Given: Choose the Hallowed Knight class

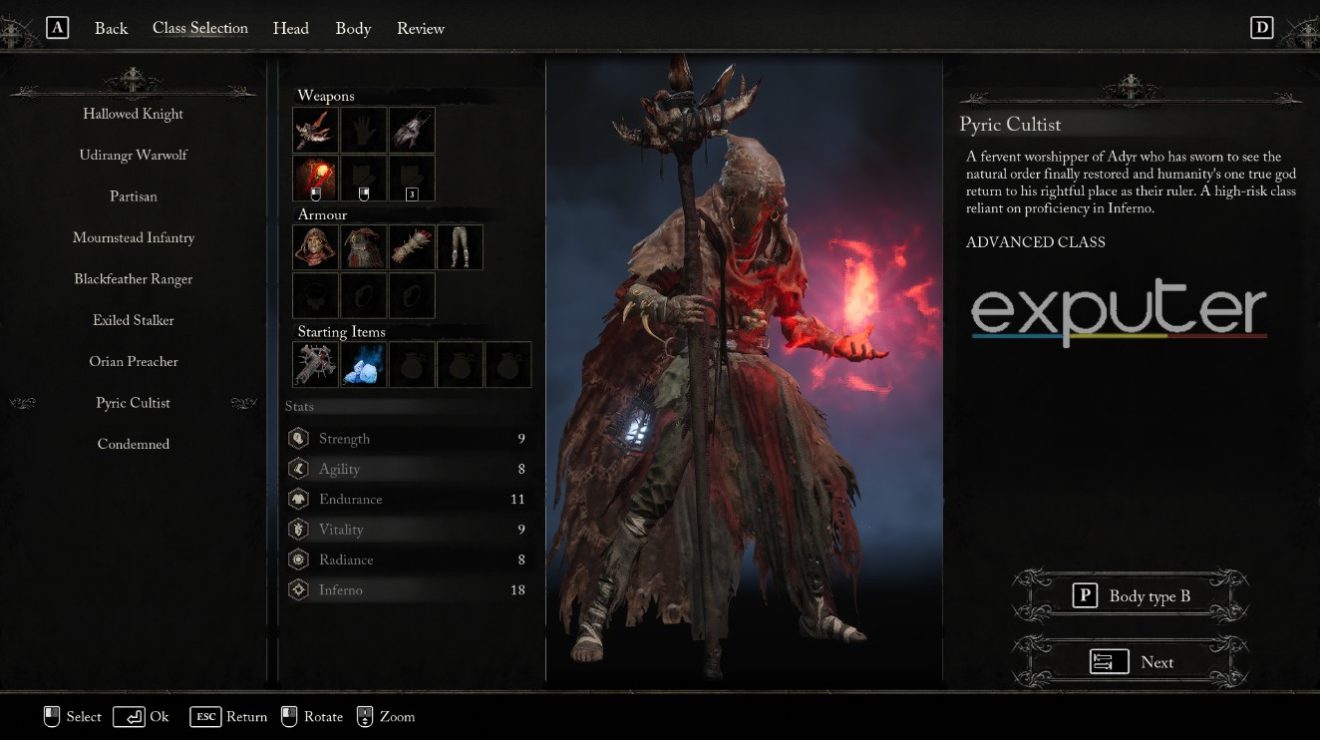Looking at the screenshot, I should [133, 113].
